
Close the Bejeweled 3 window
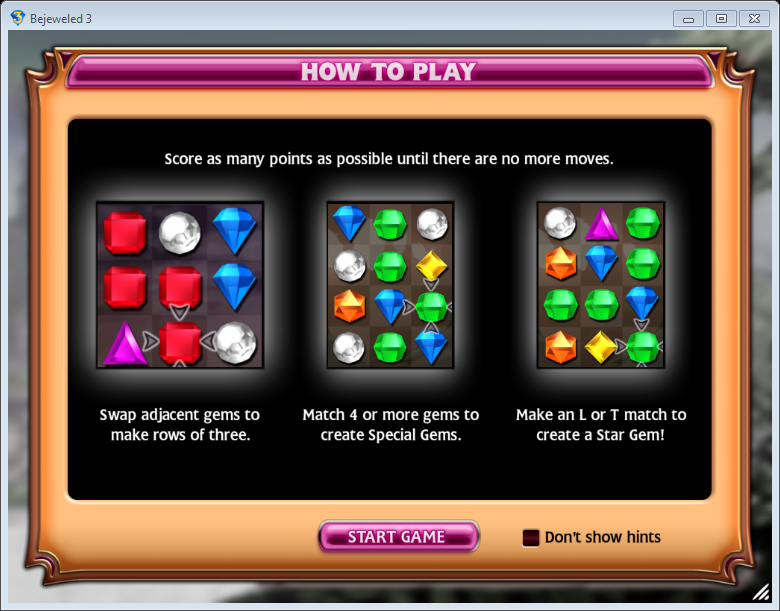point(752,18)
